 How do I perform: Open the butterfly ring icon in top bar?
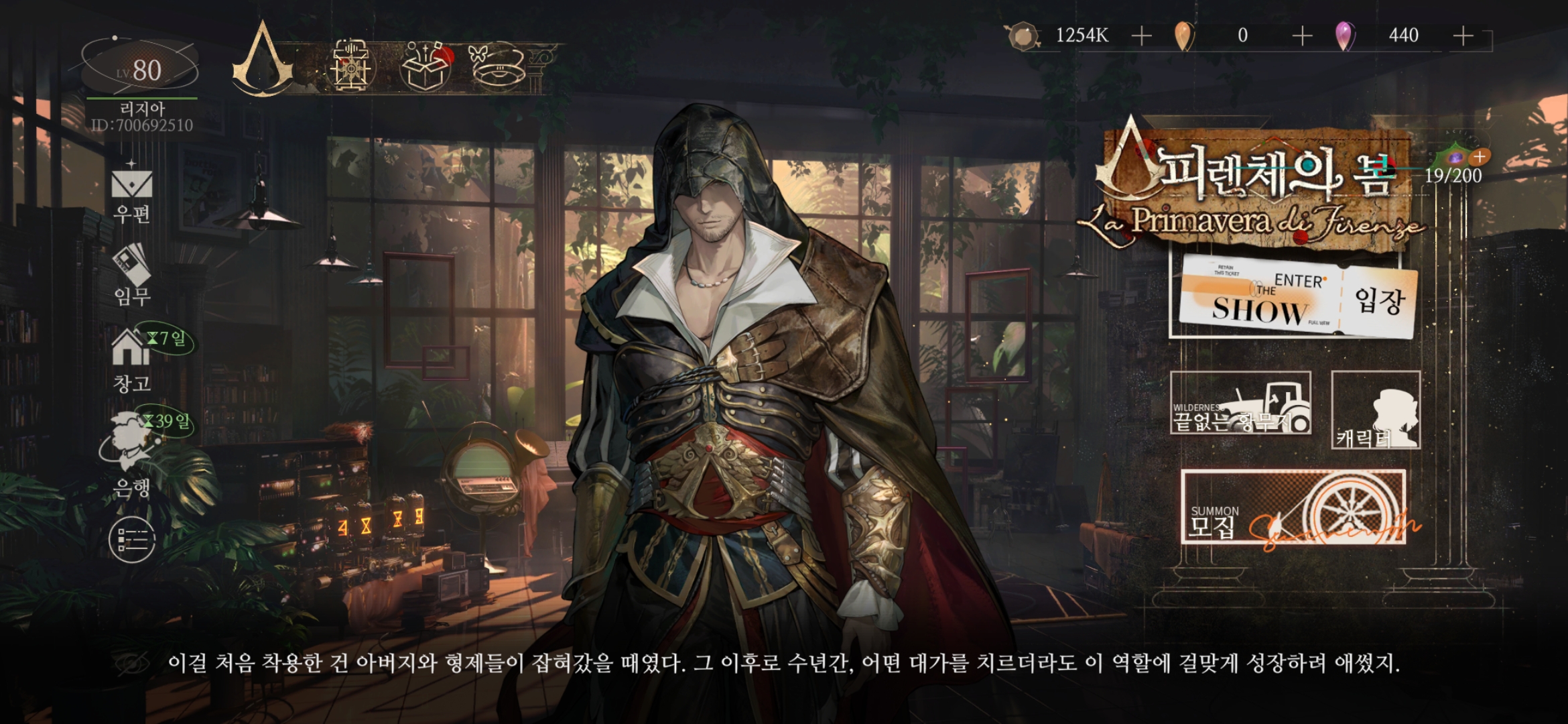click(x=497, y=66)
